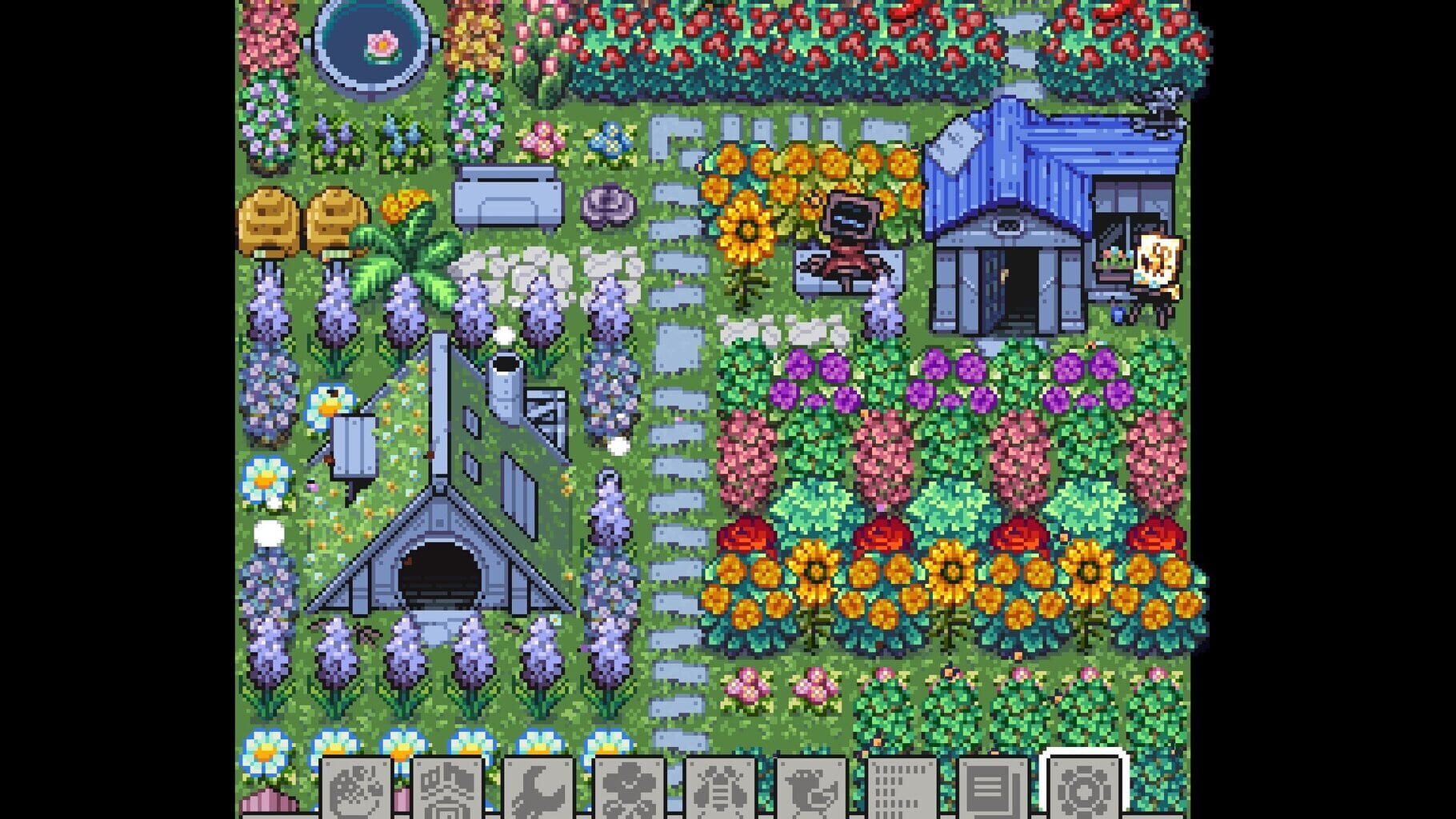Click the blue table near the pink roses
Image resolution: width=1456 pixels, height=819 pixels.
click(506, 196)
